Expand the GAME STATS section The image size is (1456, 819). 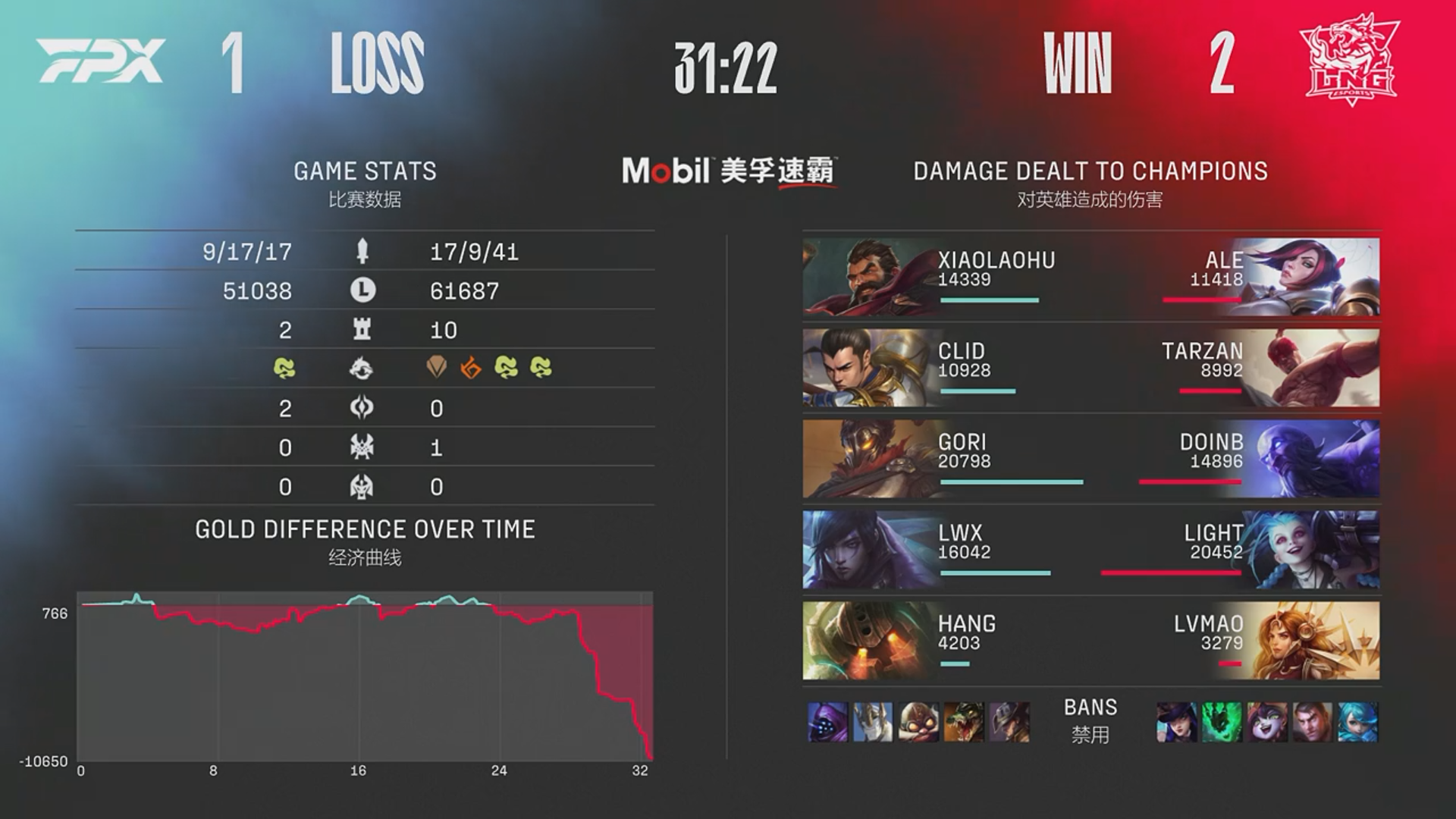coord(364,171)
